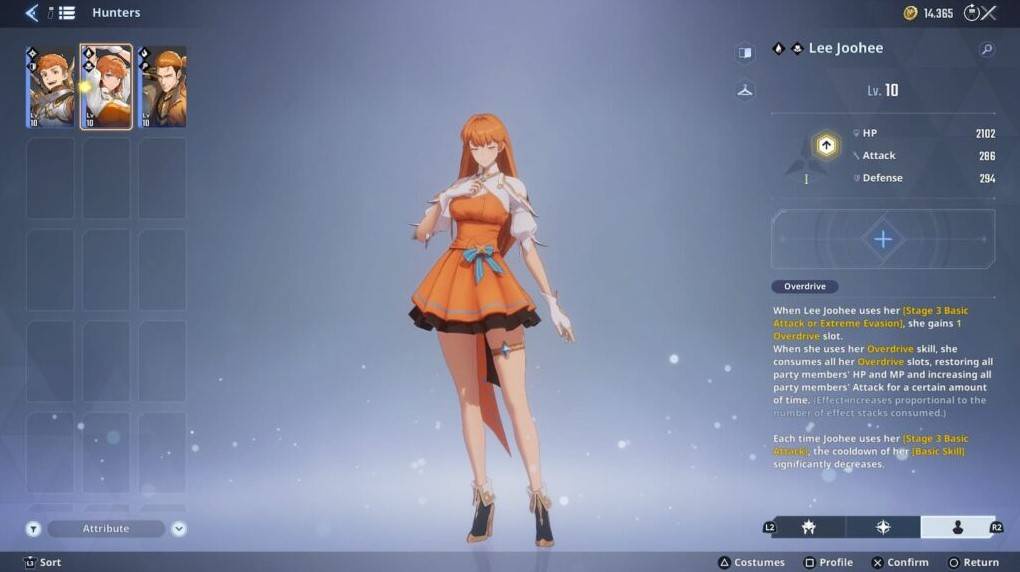
Task: Click the hexagon advancement arrow icon
Action: click(826, 146)
